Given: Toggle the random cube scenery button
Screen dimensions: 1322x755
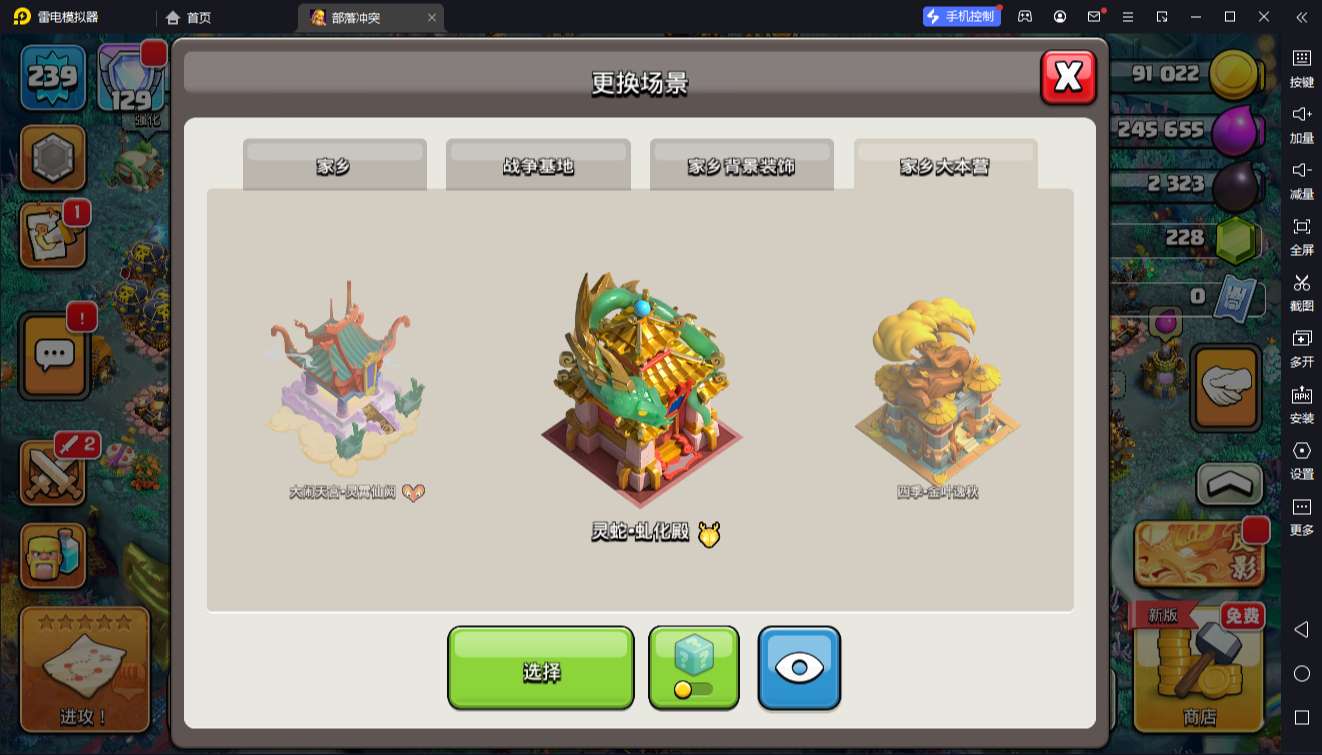Looking at the screenshot, I should (x=693, y=668).
